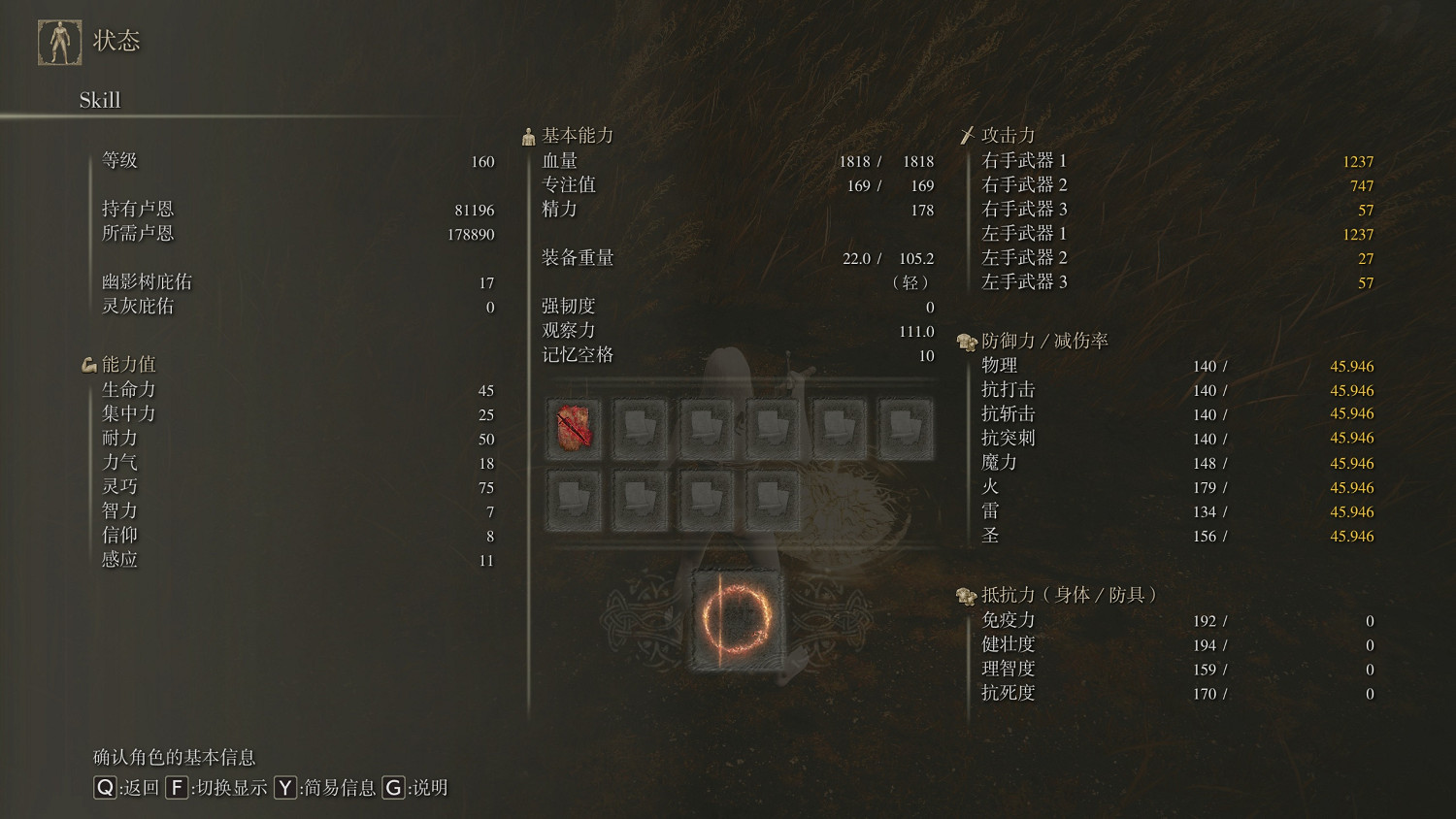Click the crossed-swords 攻击力 icon
Screen dimensions: 1456x819
pyautogui.click(x=967, y=134)
